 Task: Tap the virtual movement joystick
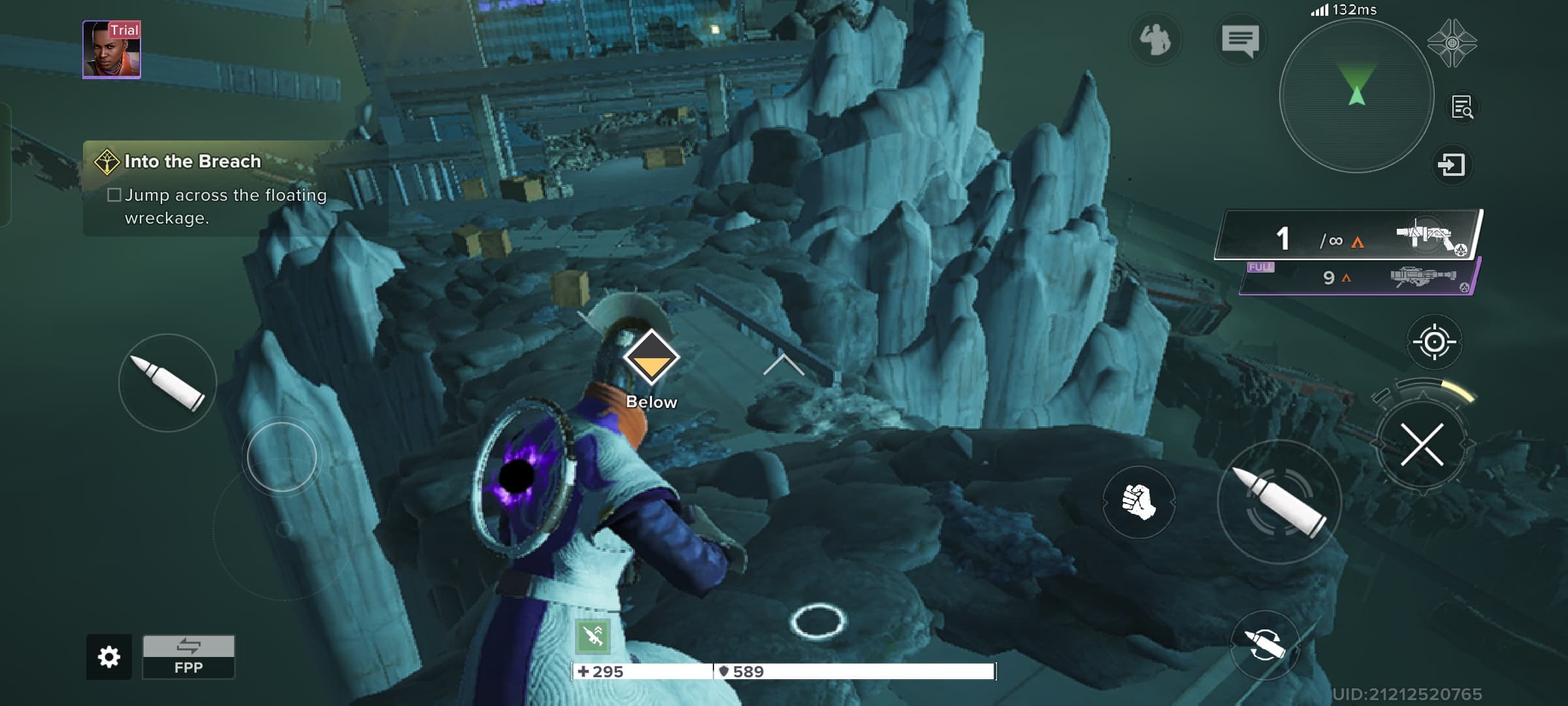pos(282,458)
